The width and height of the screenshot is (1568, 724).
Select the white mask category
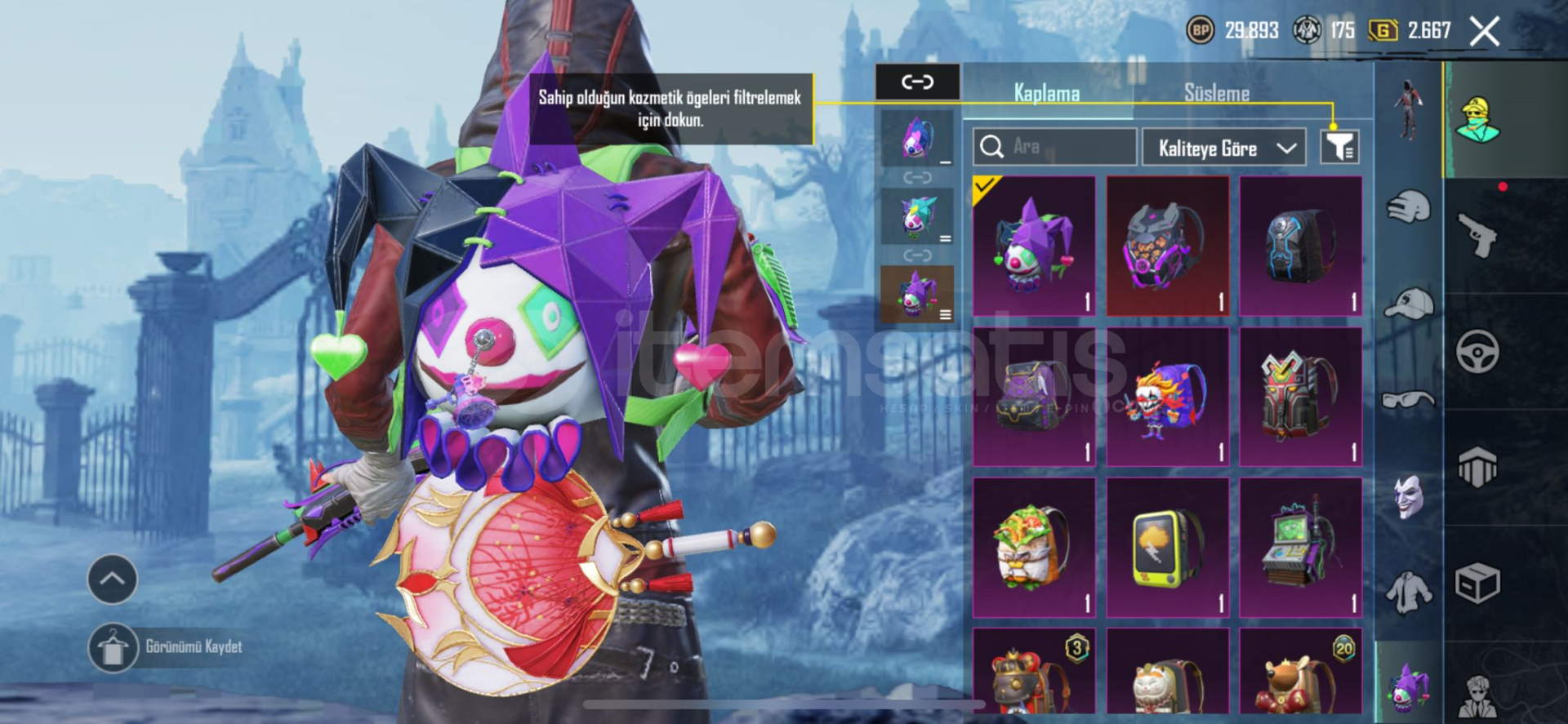[x=1409, y=496]
